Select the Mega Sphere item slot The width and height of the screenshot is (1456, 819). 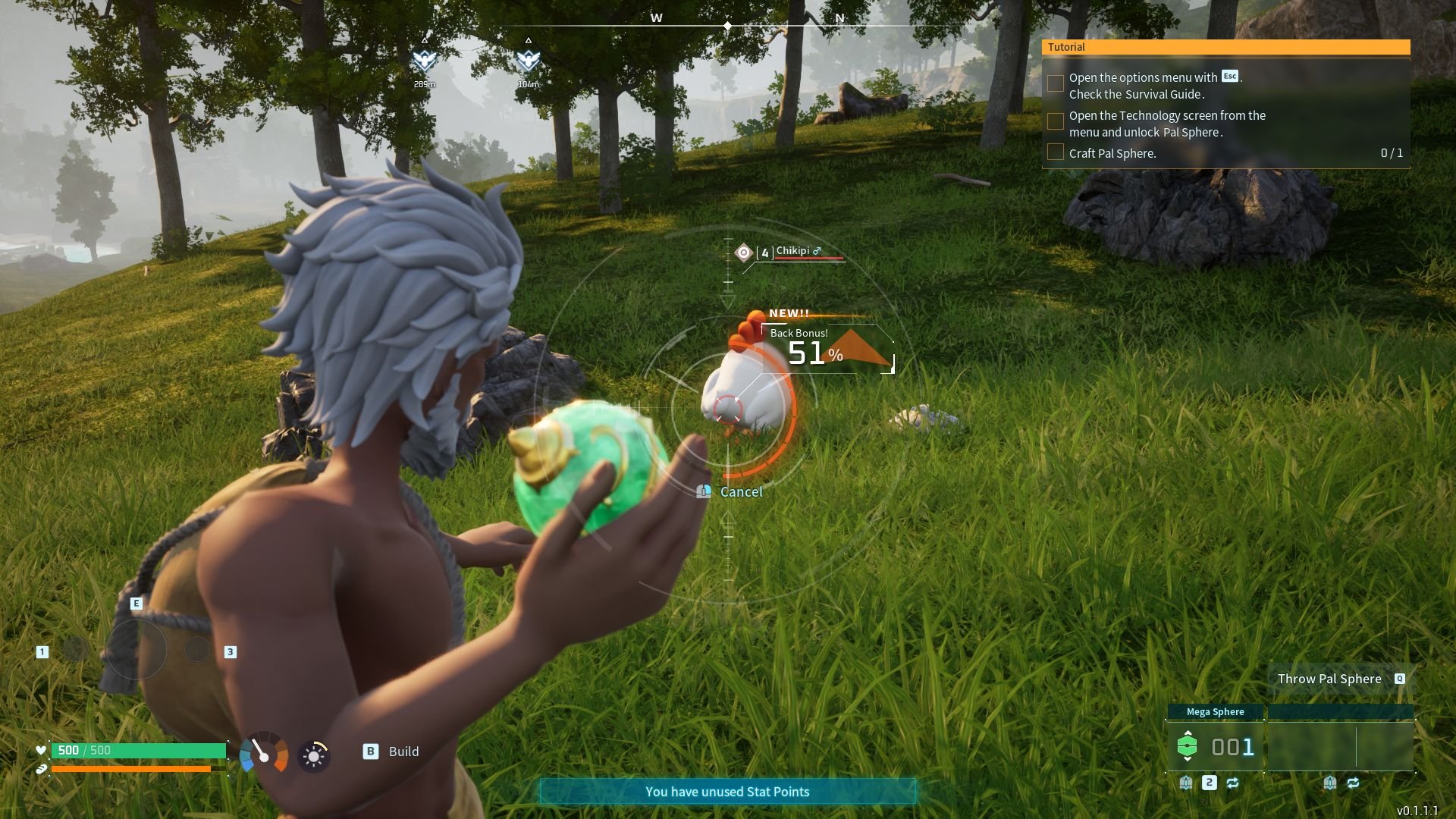1215,747
